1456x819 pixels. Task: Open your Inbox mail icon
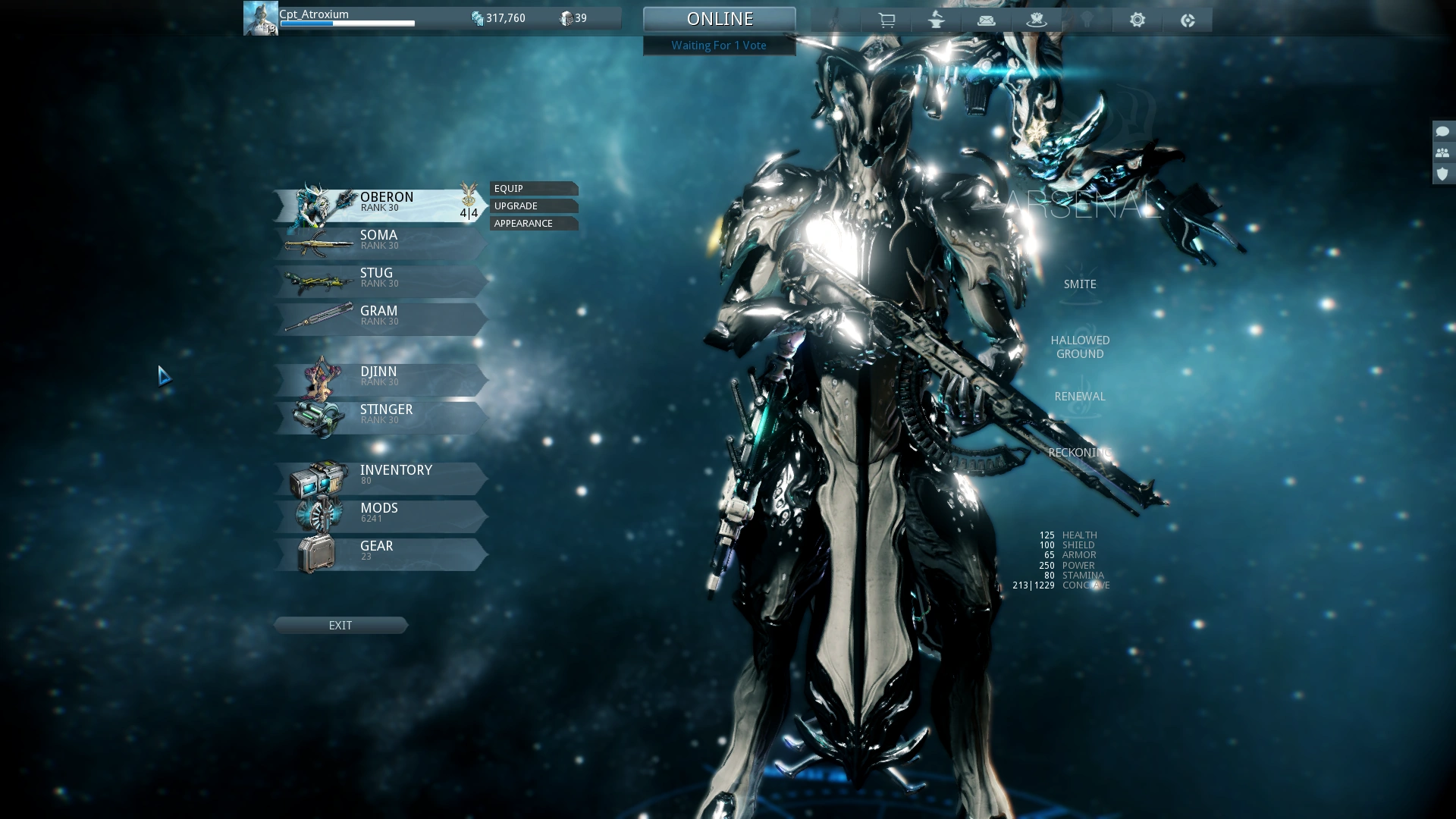point(987,20)
